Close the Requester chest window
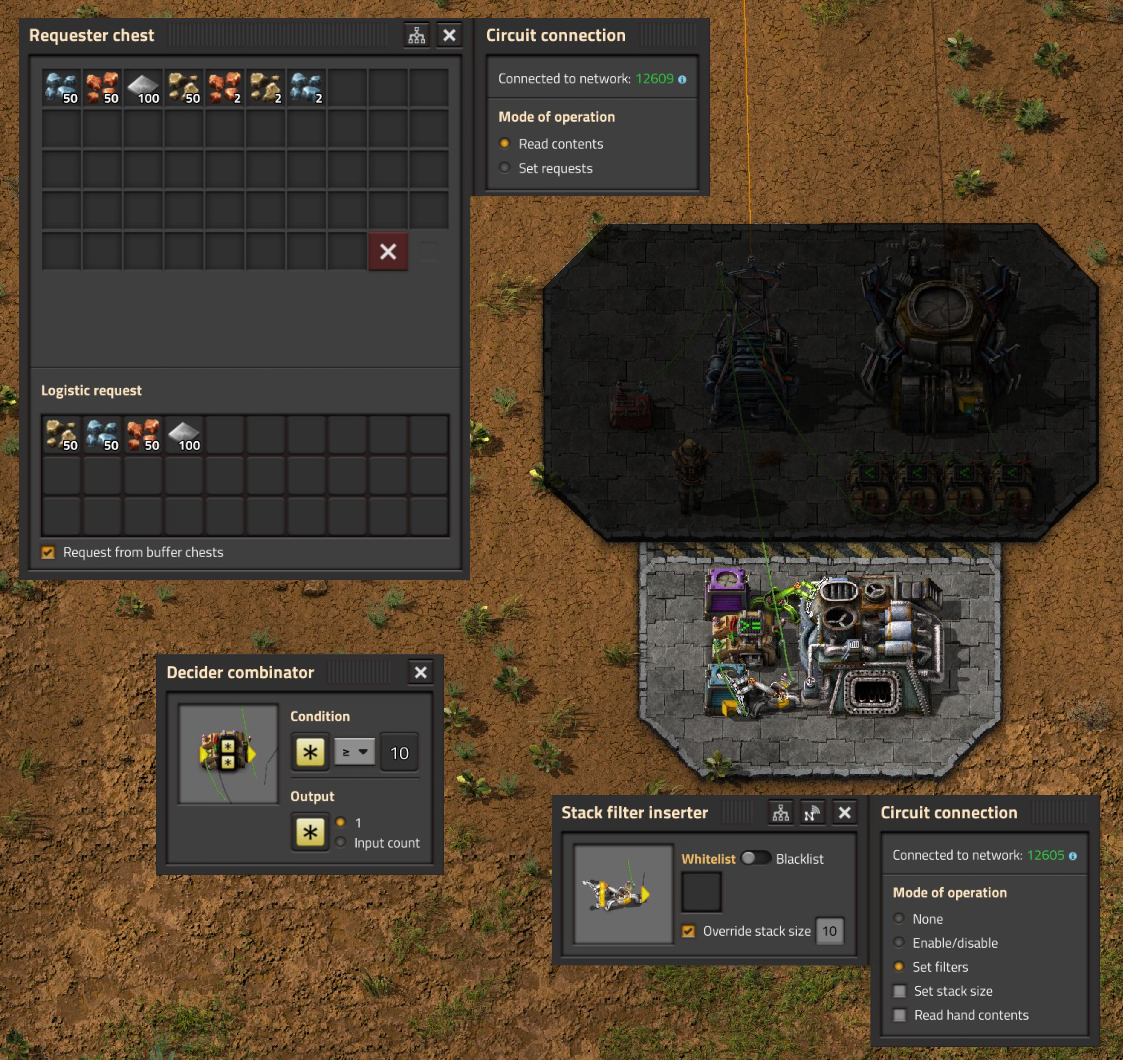1123x1060 pixels. point(449,35)
